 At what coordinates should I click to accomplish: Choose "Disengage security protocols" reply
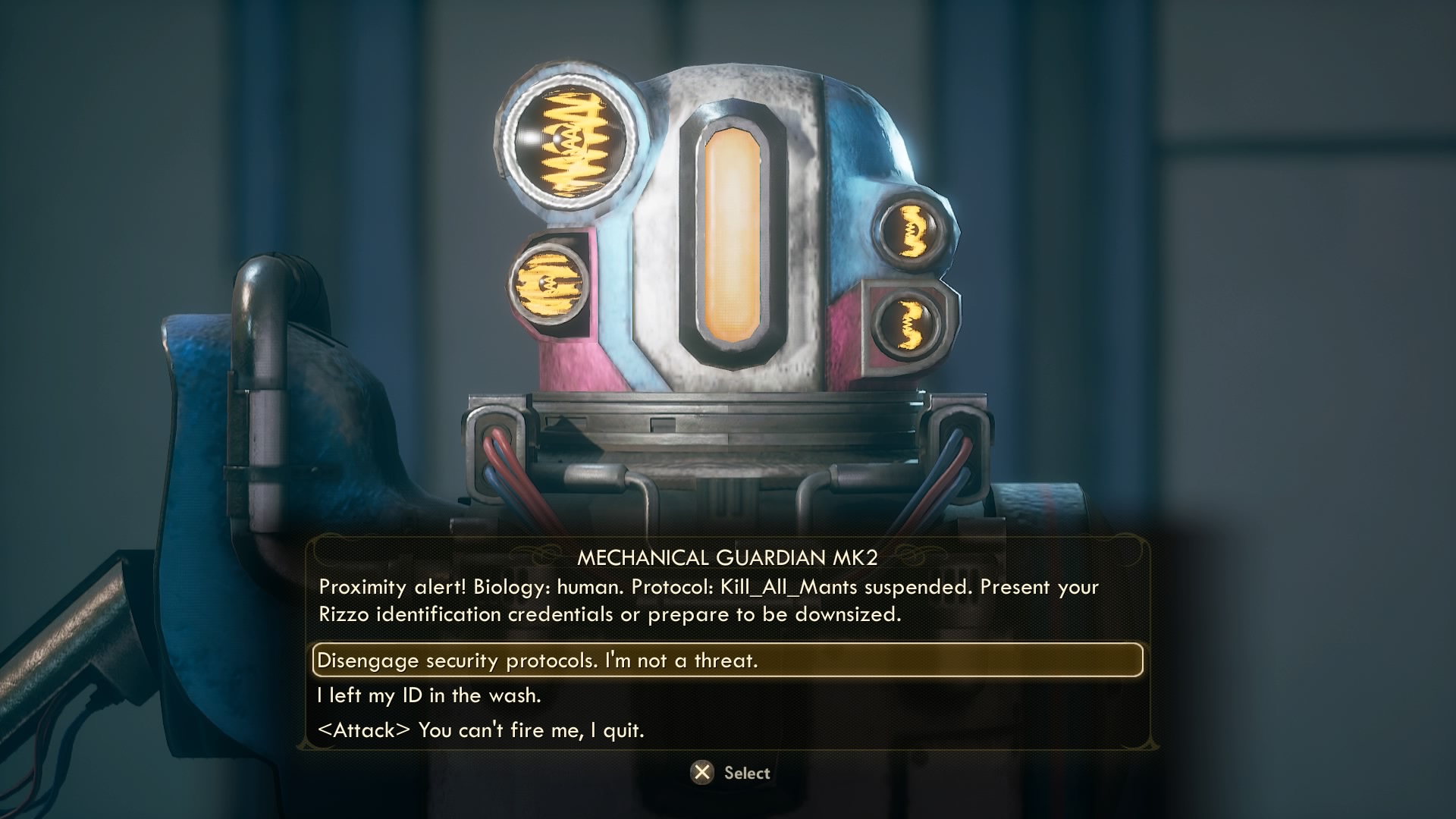(537, 661)
